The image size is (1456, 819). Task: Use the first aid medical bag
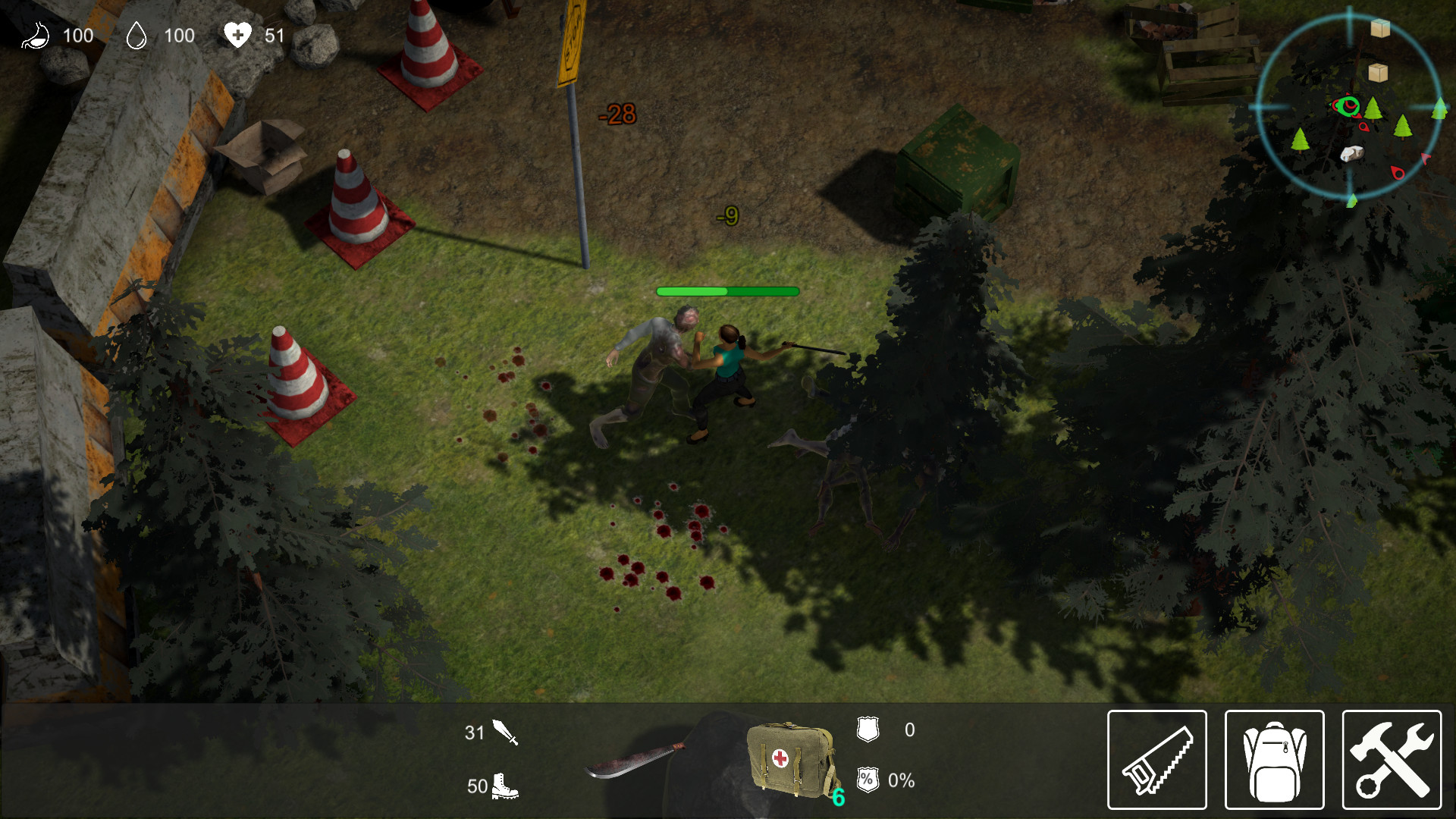790,760
